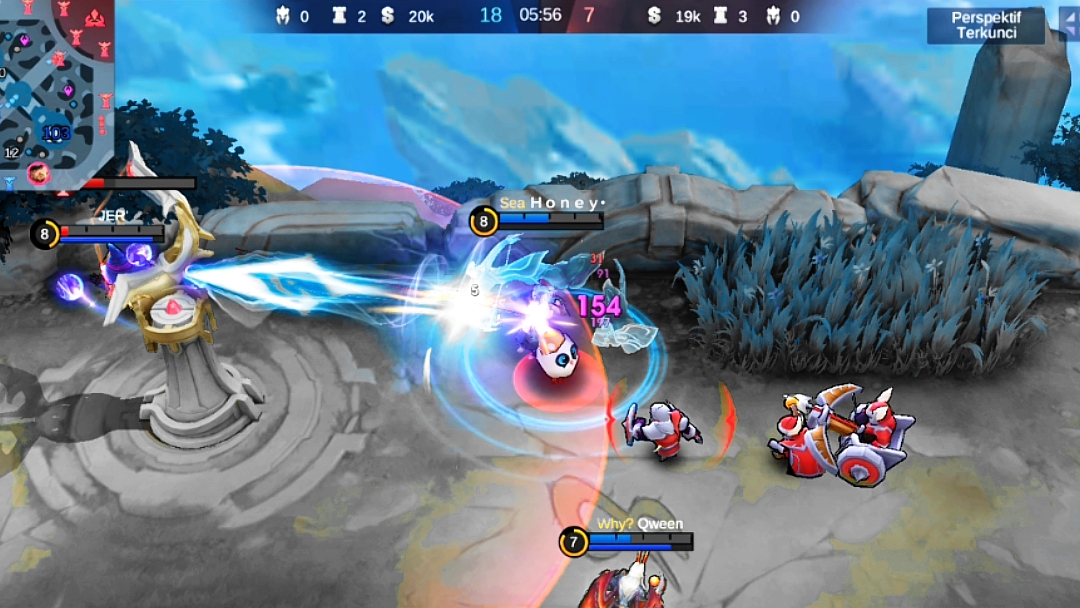
Task: Expand the arrow panel beside Perspektif Terkunci
Action: (x=1068, y=24)
